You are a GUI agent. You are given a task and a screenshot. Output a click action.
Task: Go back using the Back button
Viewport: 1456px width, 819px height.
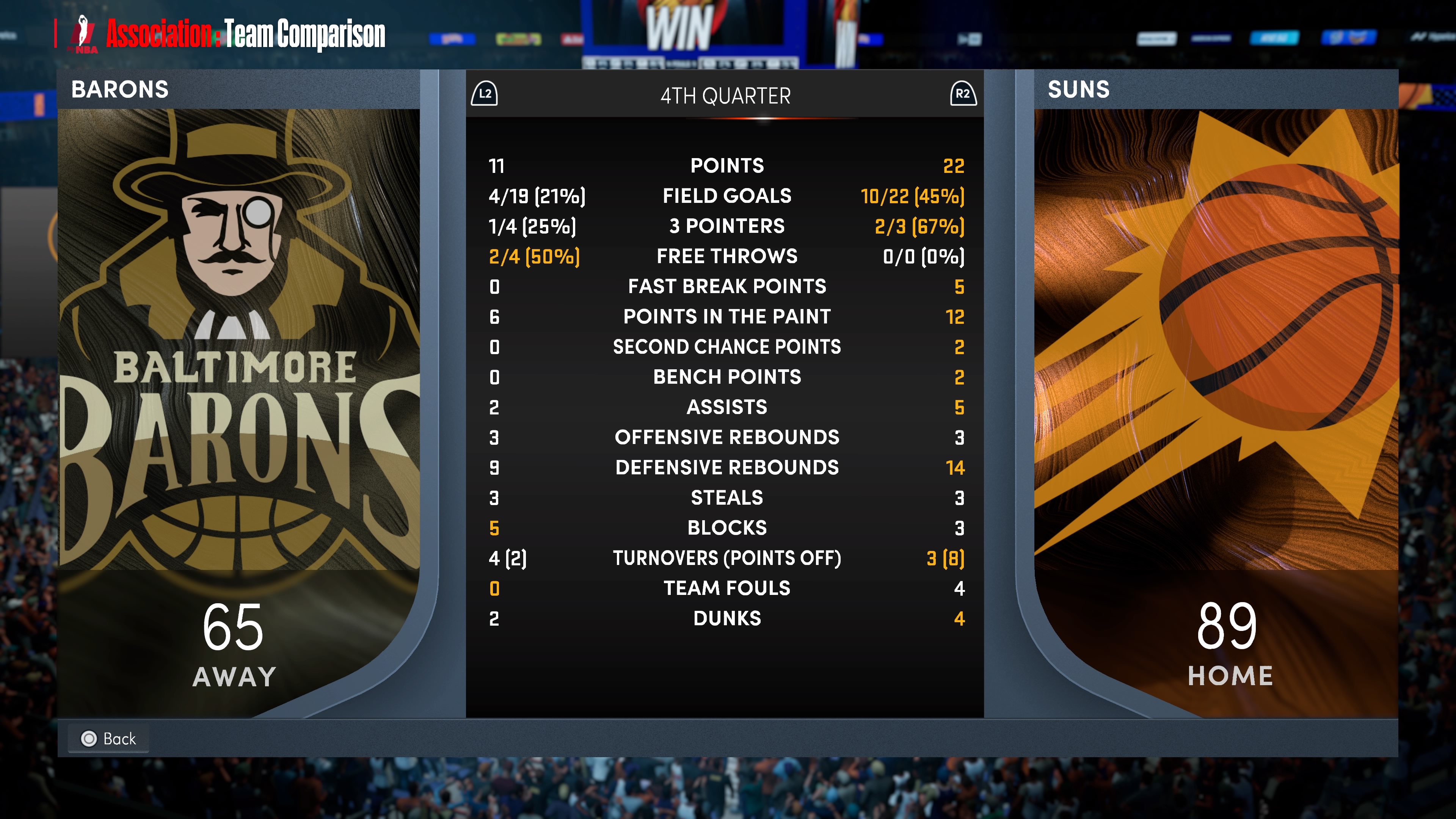[108, 738]
